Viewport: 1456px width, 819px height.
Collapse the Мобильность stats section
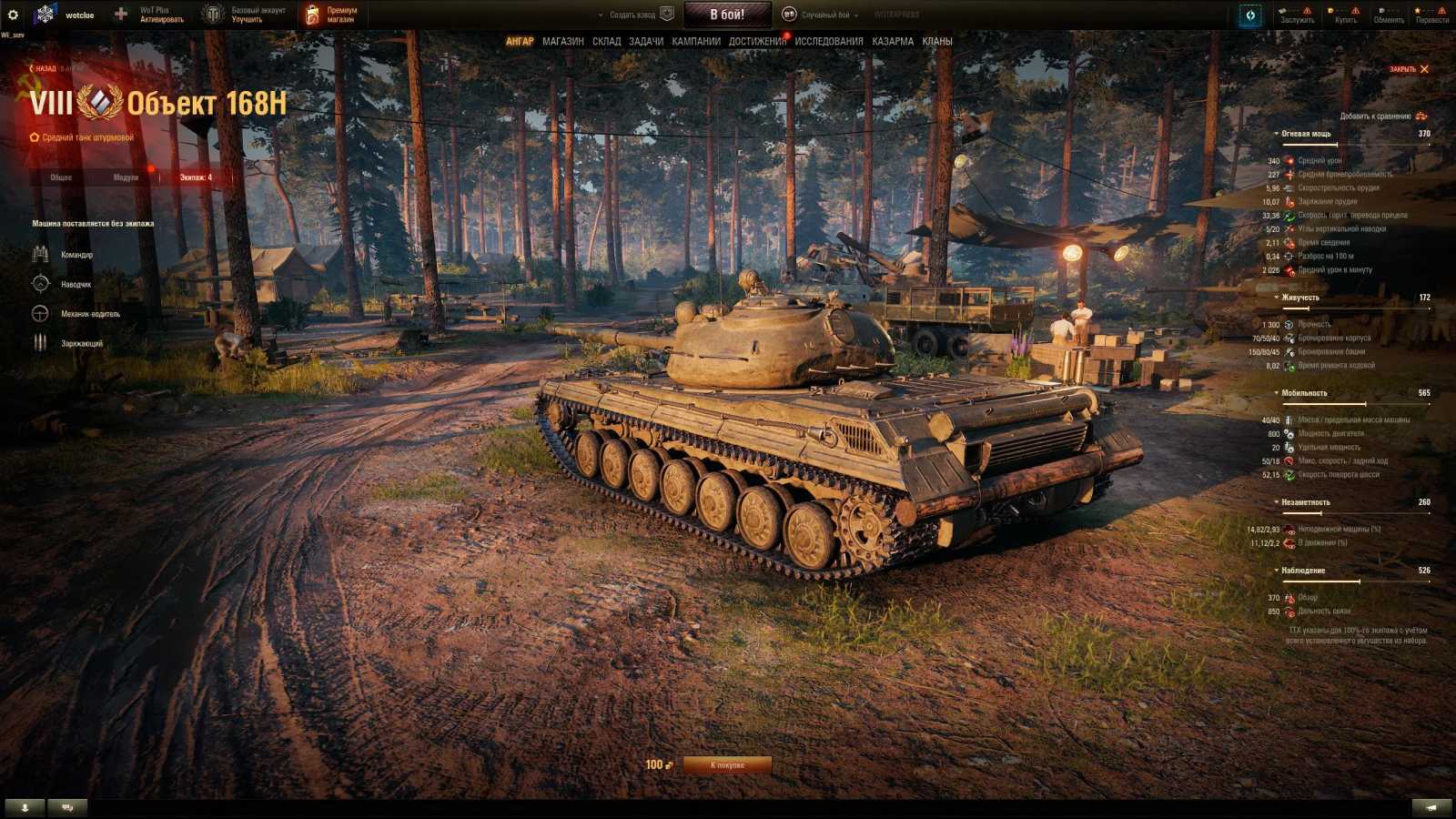coord(1277,391)
